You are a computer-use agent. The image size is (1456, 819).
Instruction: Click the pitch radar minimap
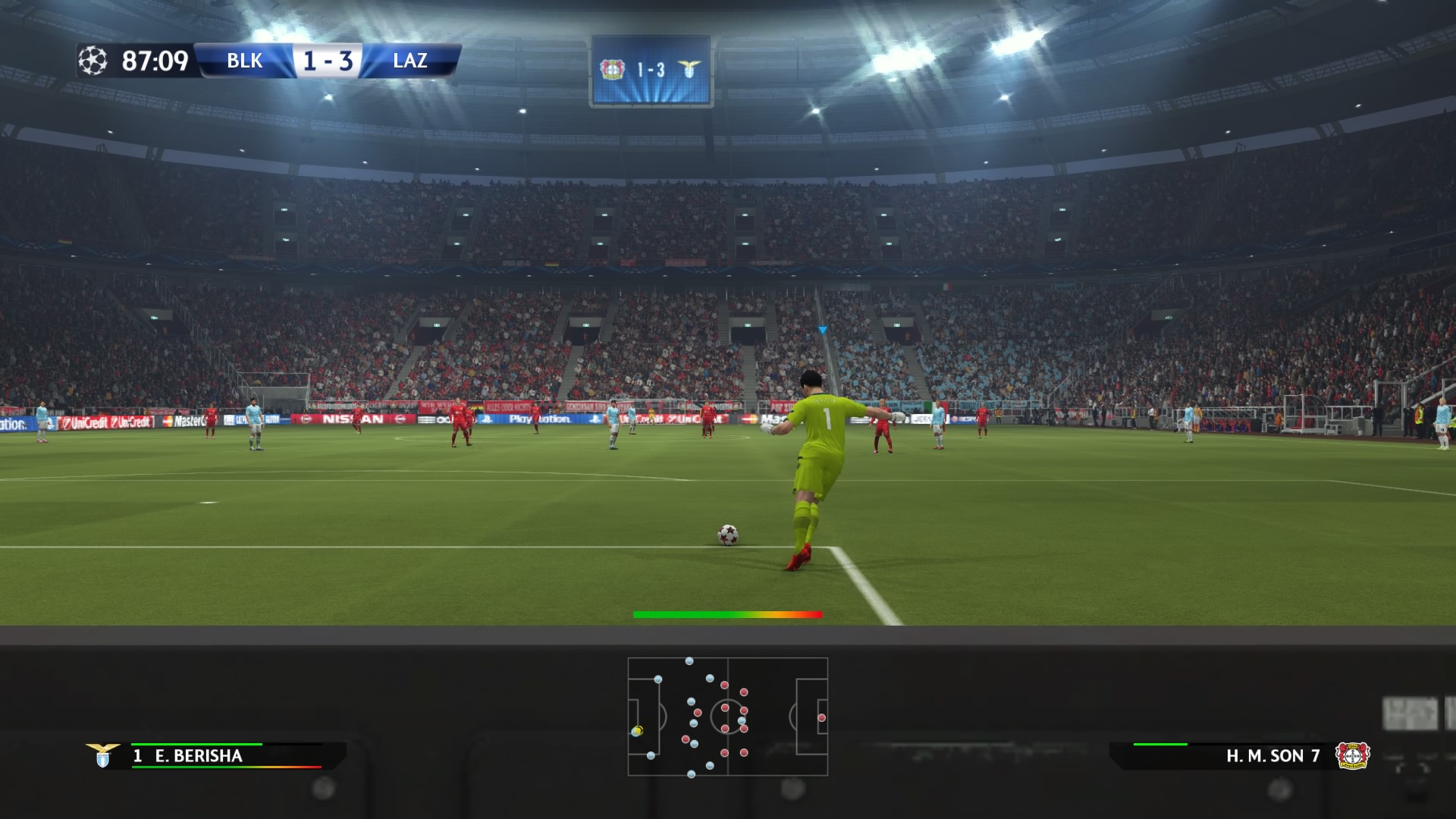click(x=727, y=717)
